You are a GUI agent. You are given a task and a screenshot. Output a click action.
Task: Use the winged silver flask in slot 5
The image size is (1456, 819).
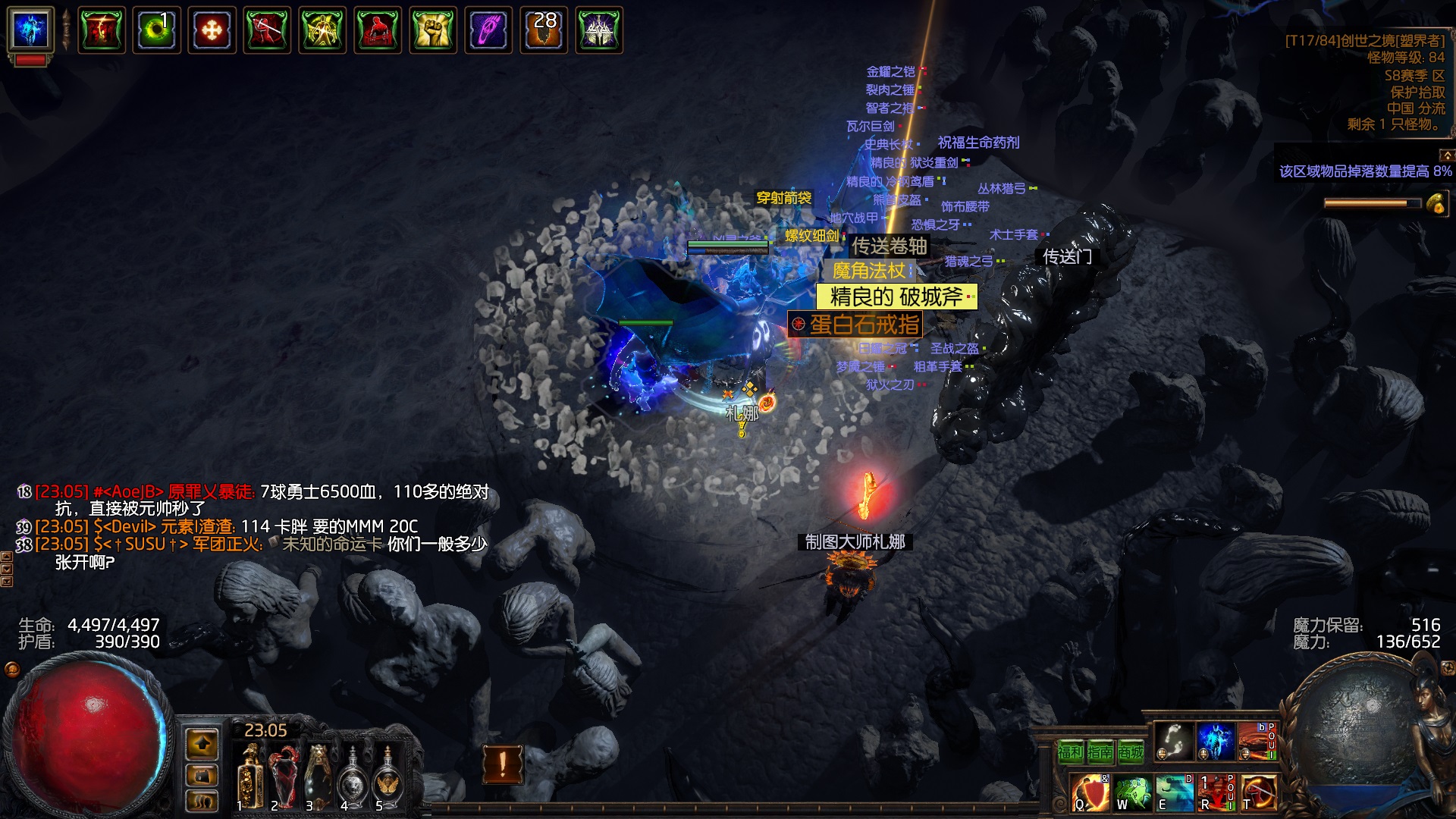coord(388,777)
